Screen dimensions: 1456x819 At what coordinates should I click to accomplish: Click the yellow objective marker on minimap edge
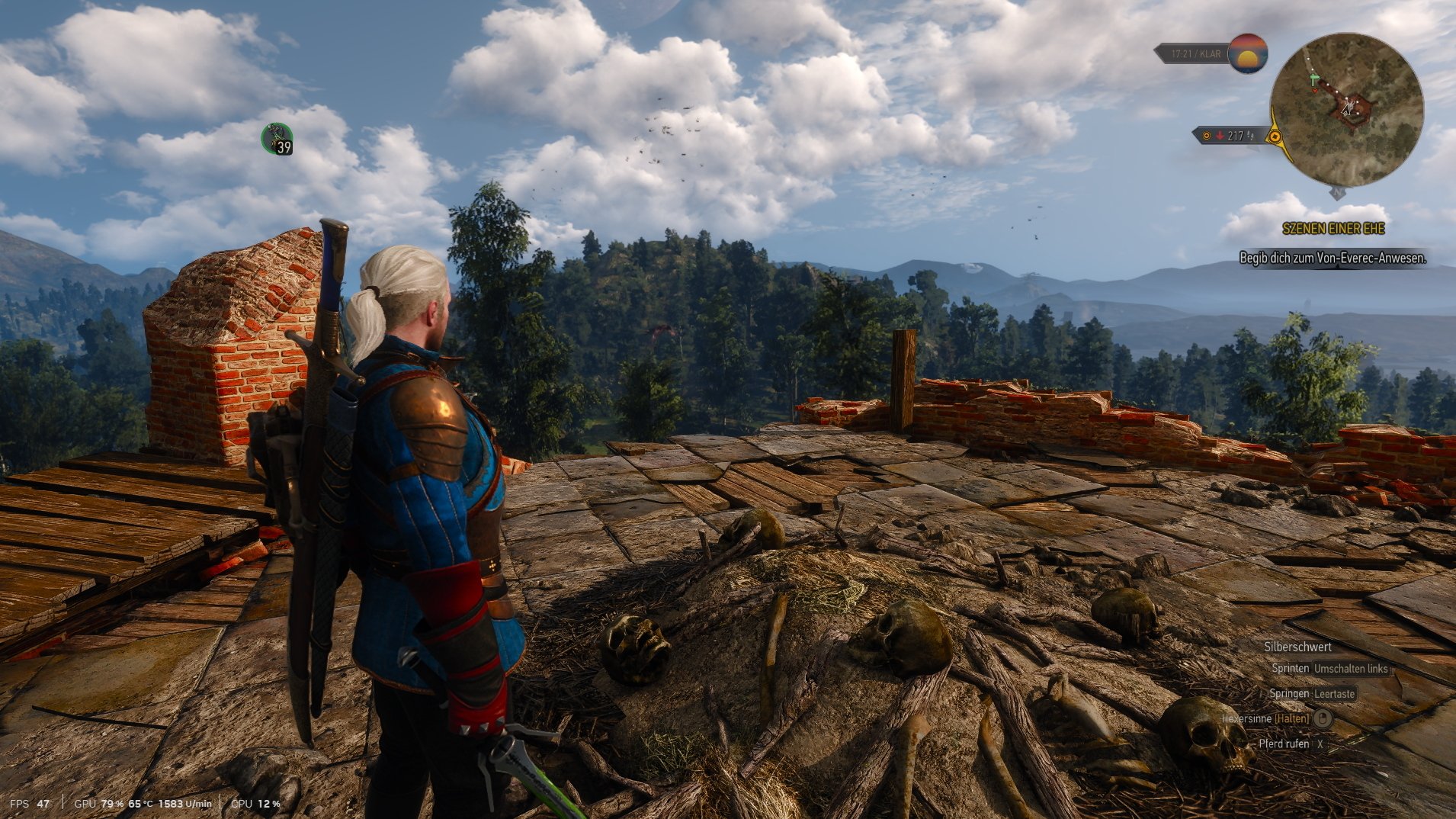coord(1275,137)
